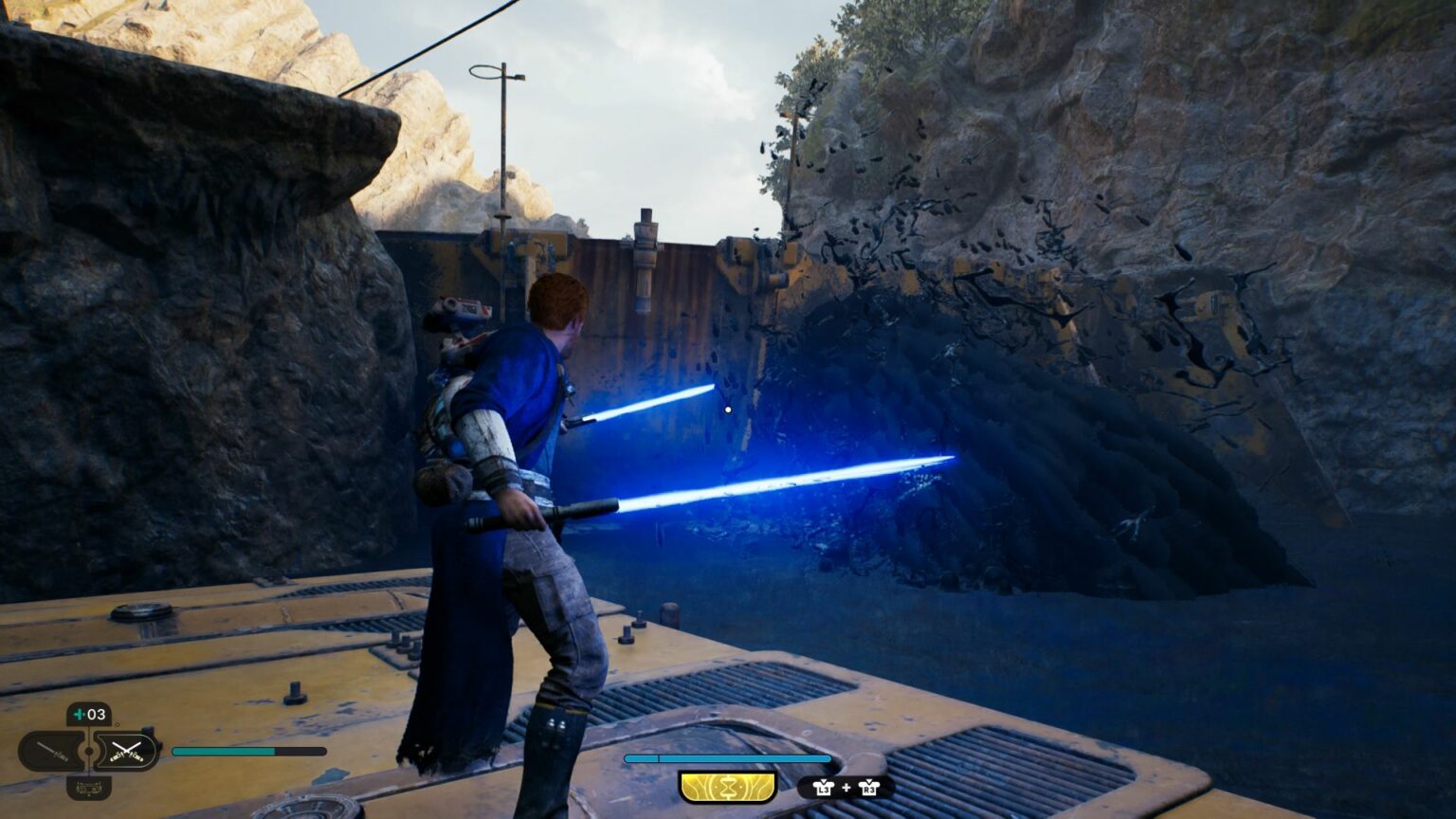Click the R3 controller stick prompt icon

pyautogui.click(x=868, y=787)
